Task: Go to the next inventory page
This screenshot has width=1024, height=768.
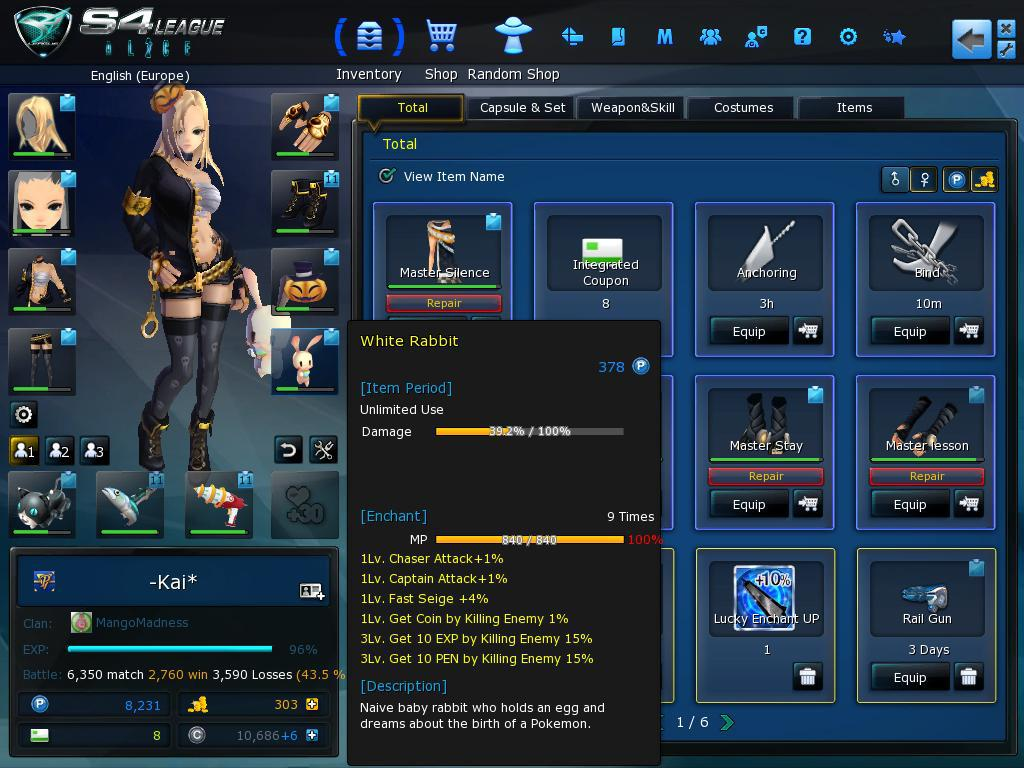Action: click(727, 722)
